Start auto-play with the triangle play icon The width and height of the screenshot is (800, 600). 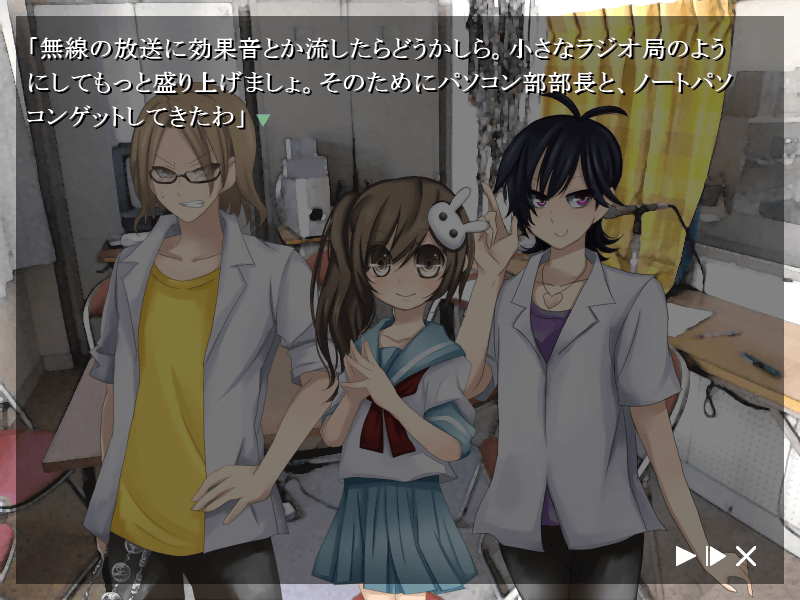[x=685, y=556]
